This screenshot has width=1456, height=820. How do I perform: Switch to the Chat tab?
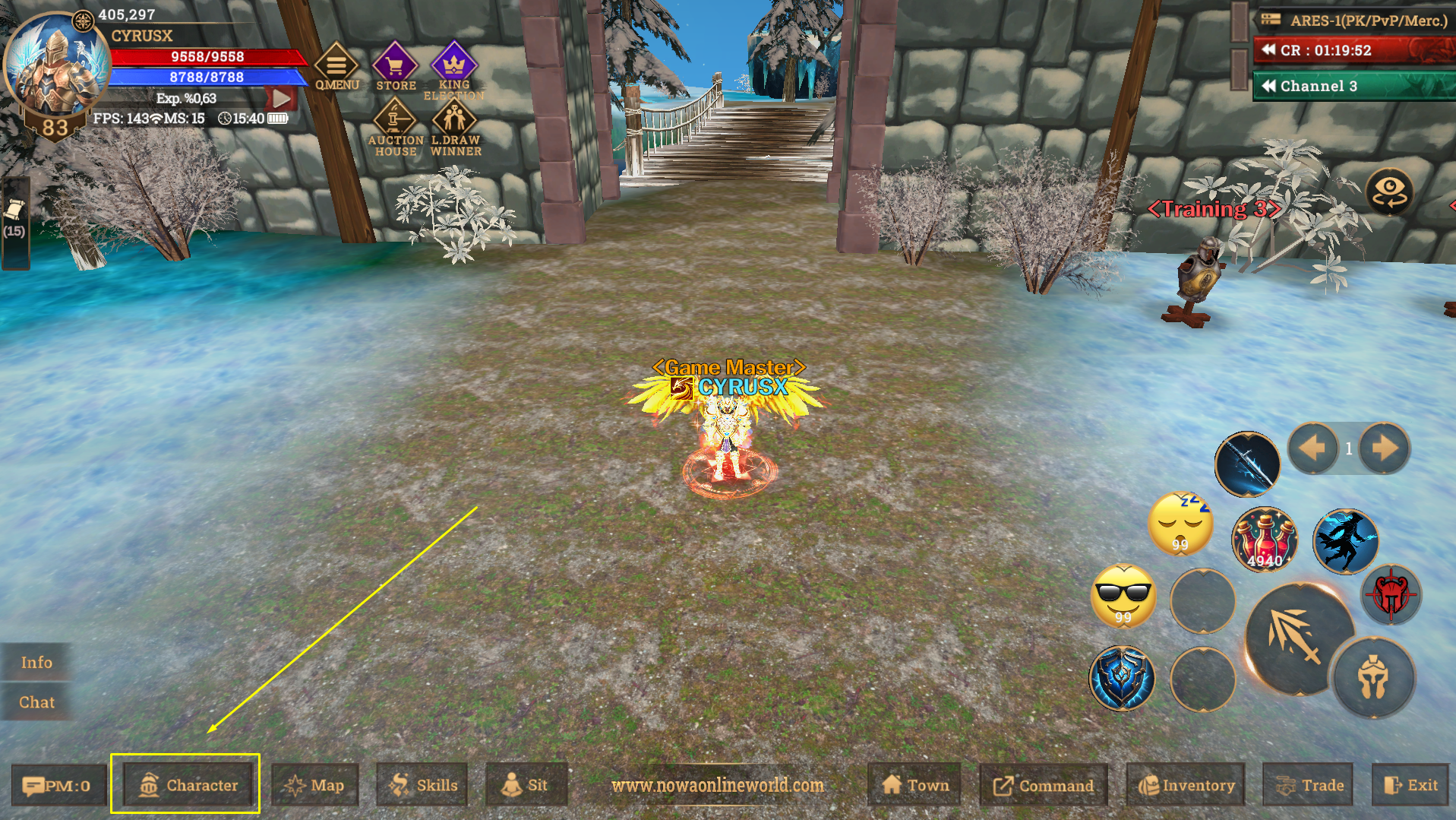(x=36, y=701)
